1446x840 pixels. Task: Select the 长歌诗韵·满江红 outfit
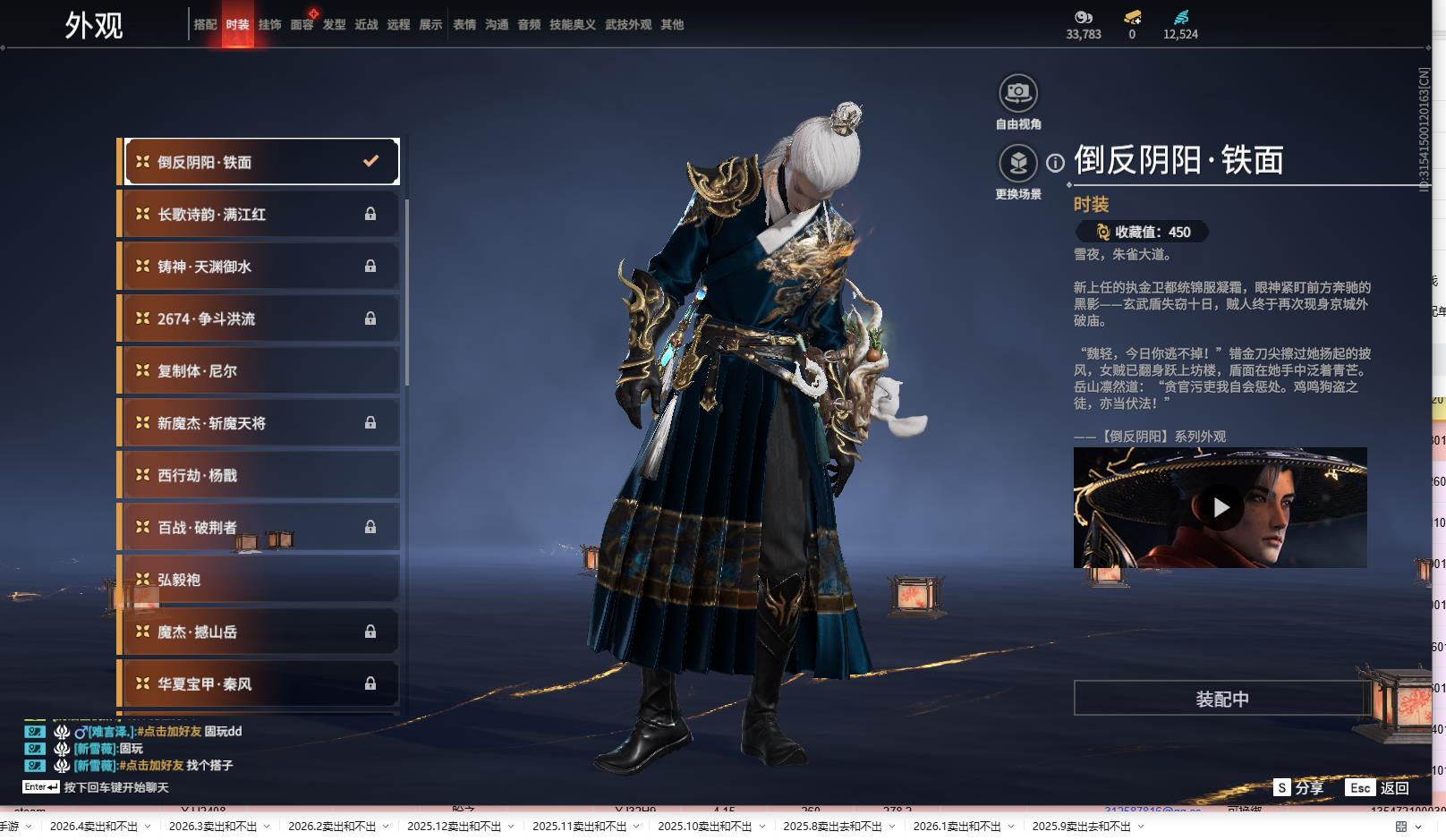pyautogui.click(x=259, y=215)
